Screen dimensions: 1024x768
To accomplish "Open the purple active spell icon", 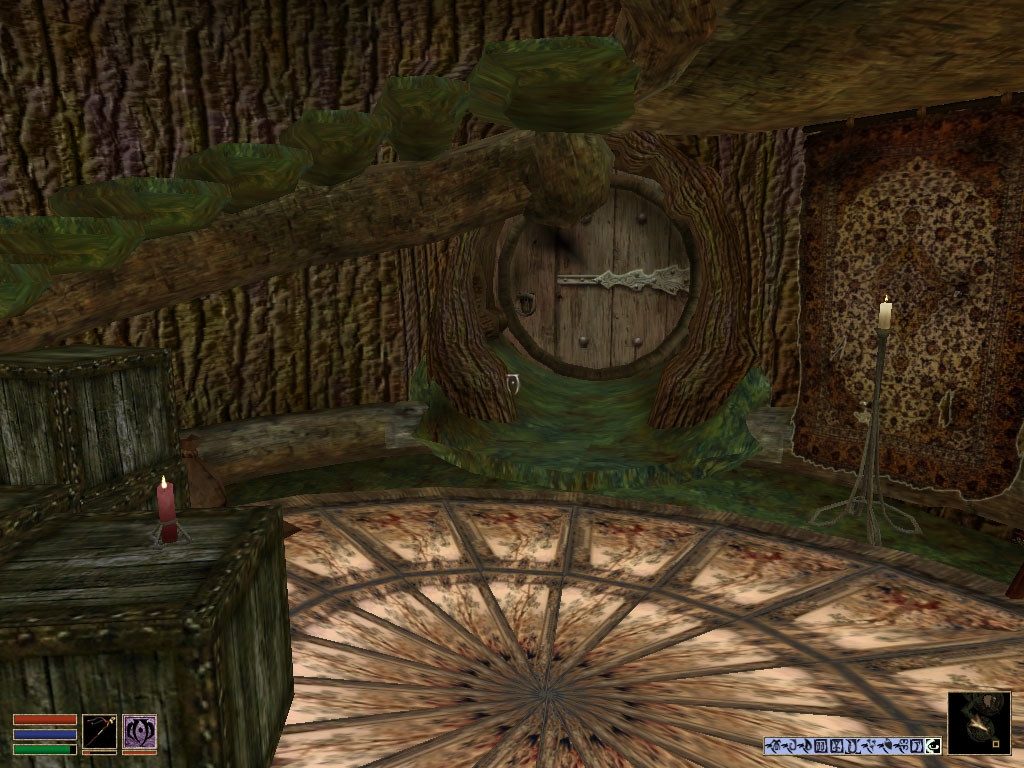I will click(139, 733).
